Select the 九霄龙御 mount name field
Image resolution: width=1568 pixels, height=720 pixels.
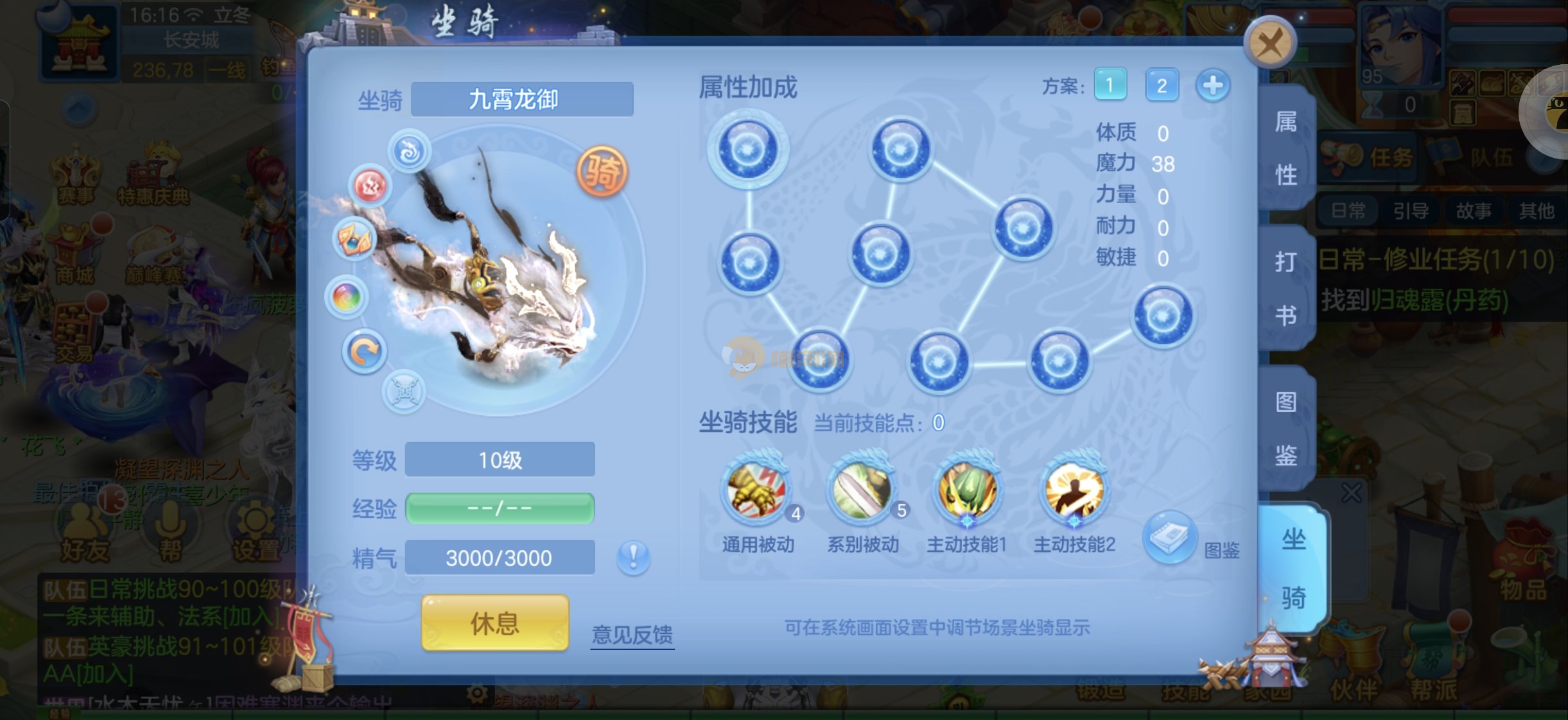click(521, 99)
